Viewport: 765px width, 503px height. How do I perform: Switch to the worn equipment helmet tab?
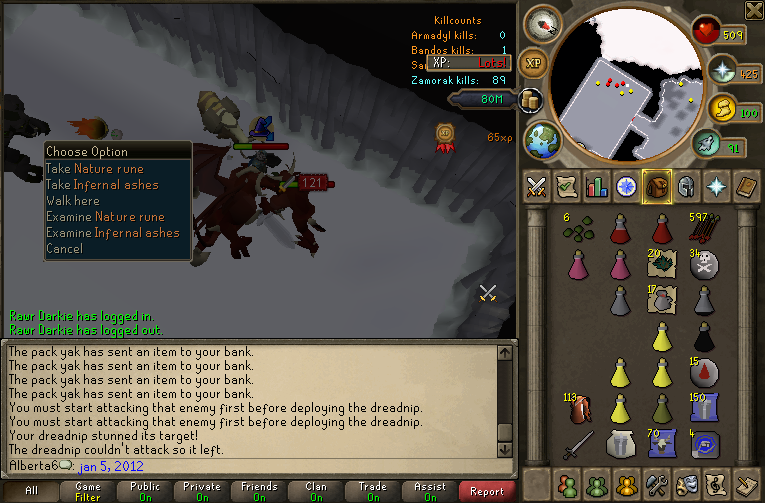tap(688, 186)
